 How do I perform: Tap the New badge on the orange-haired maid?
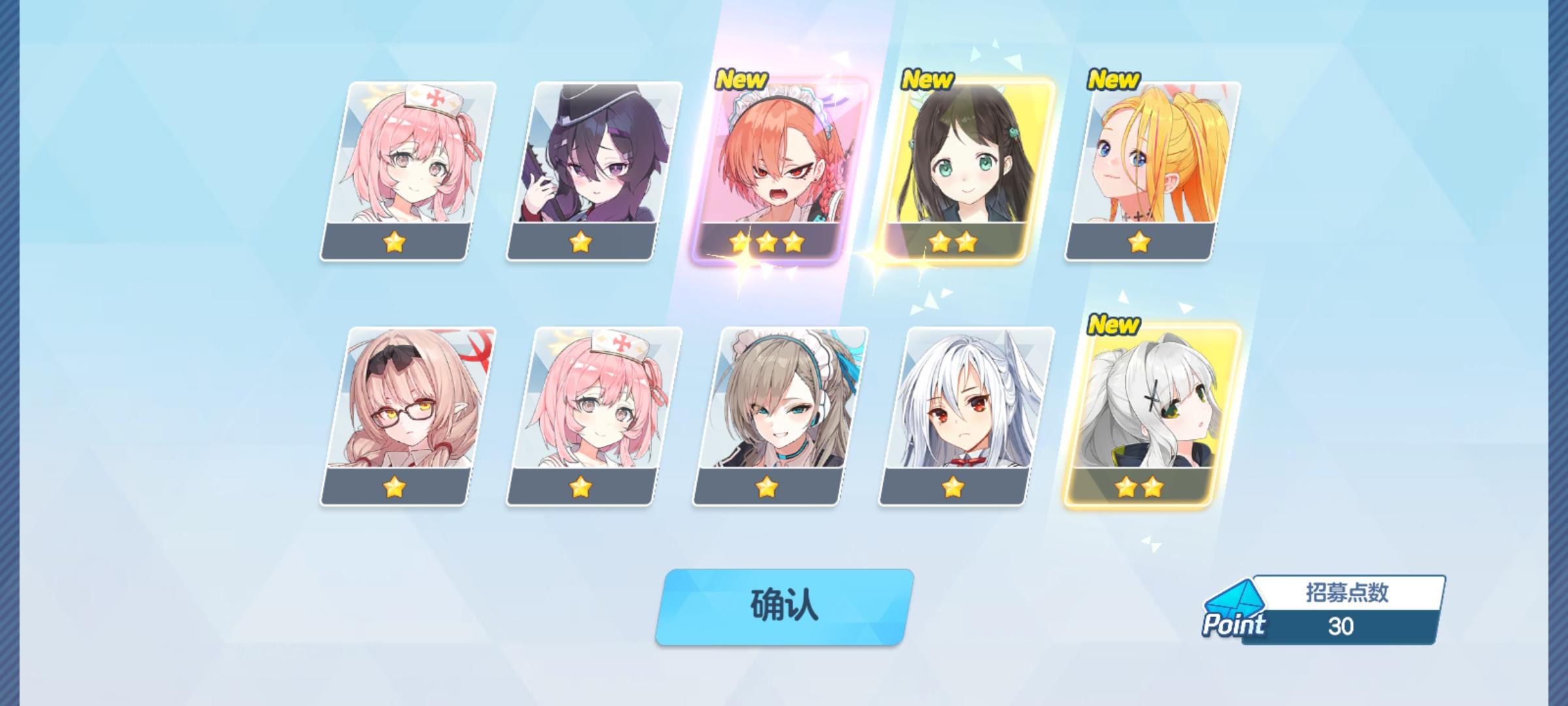[x=742, y=80]
